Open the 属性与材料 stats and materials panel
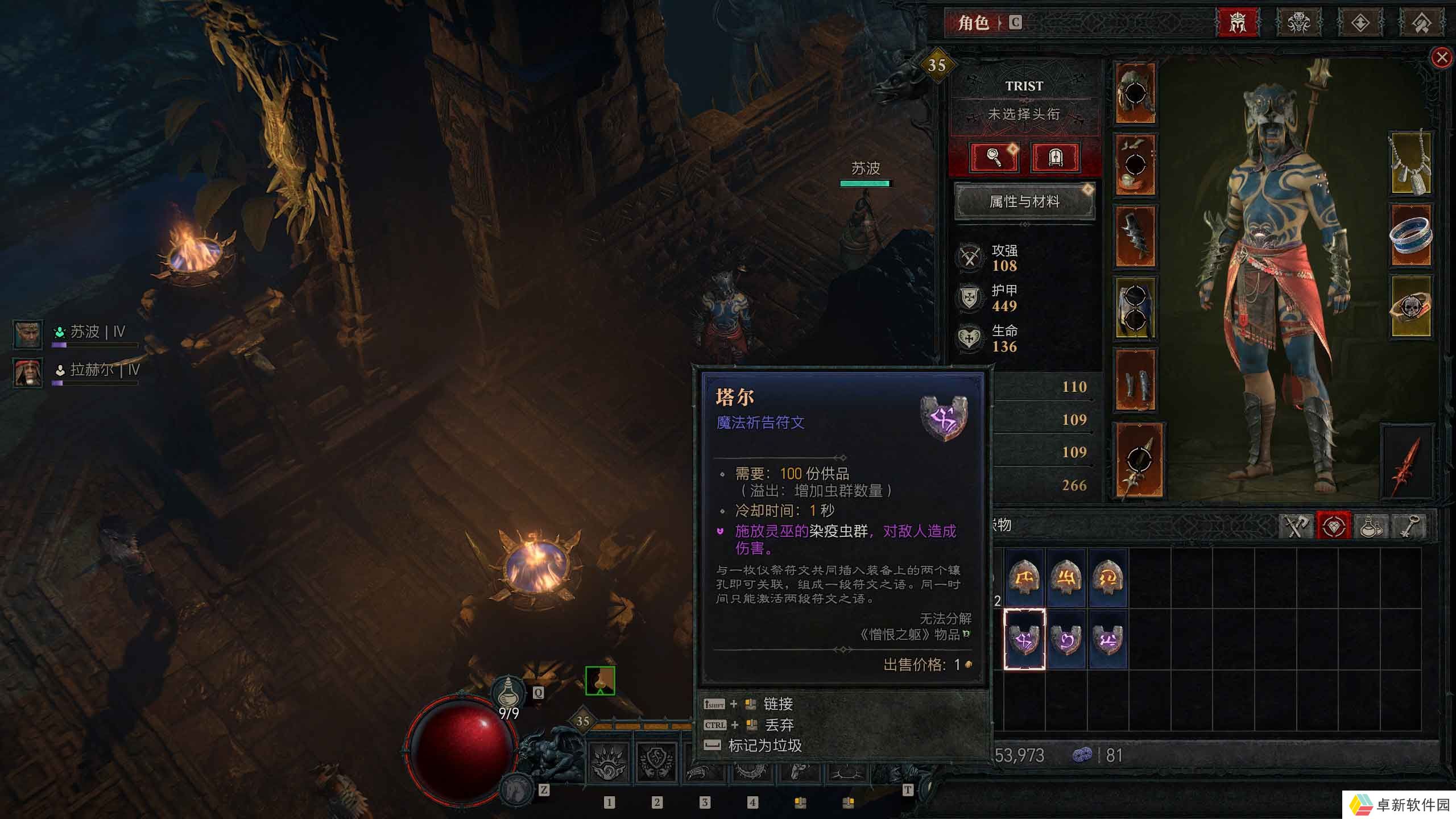The image size is (1456, 819). [1024, 201]
